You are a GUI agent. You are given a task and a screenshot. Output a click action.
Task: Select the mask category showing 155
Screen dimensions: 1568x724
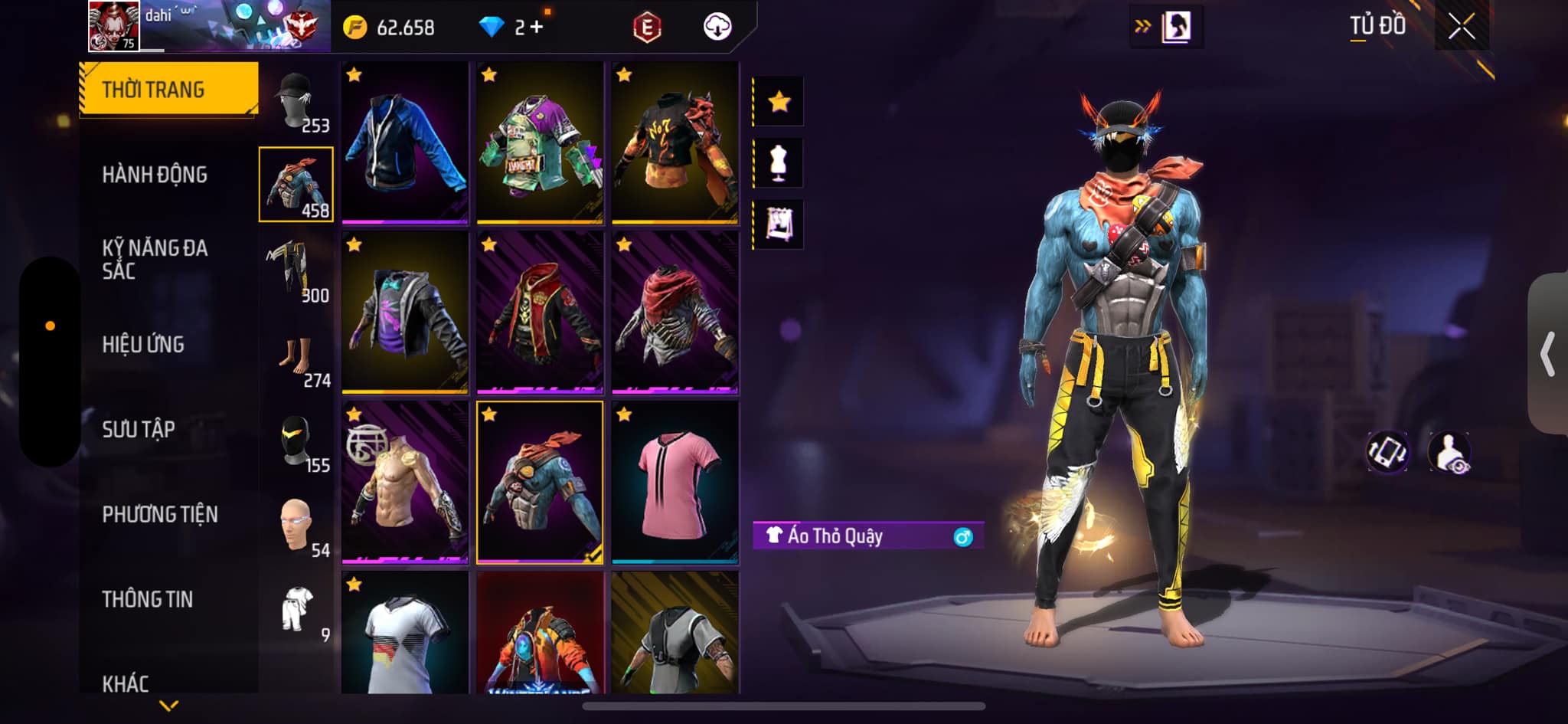point(297,444)
